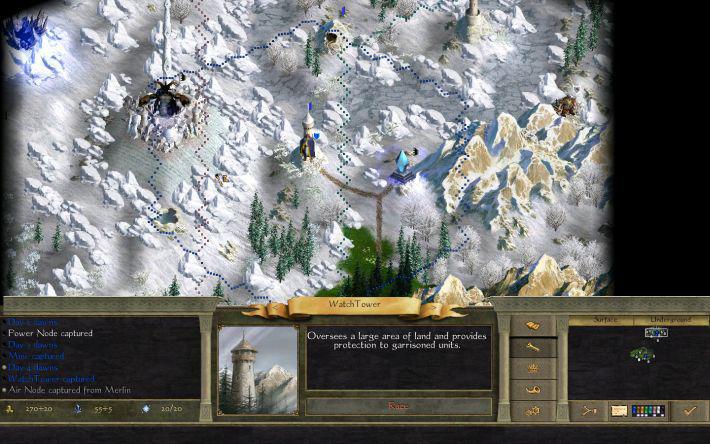Viewport: 710px width, 444px height.
Task: Switch minimap to the Underground tab
Action: [x=671, y=319]
